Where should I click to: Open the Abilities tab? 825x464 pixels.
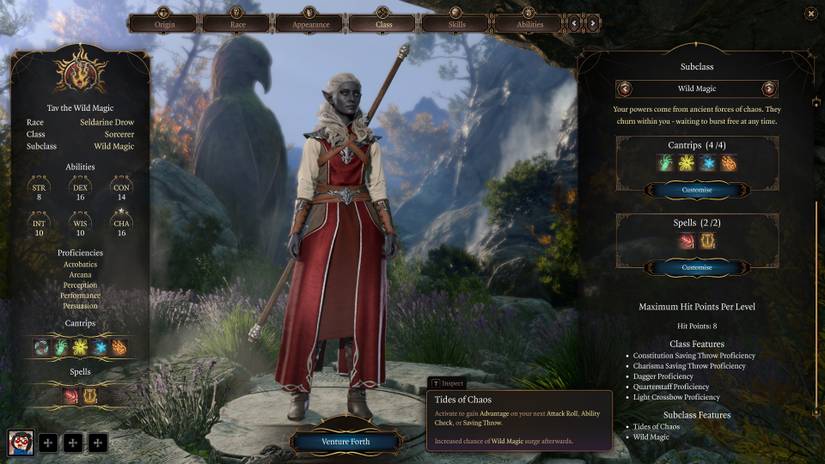pos(530,23)
